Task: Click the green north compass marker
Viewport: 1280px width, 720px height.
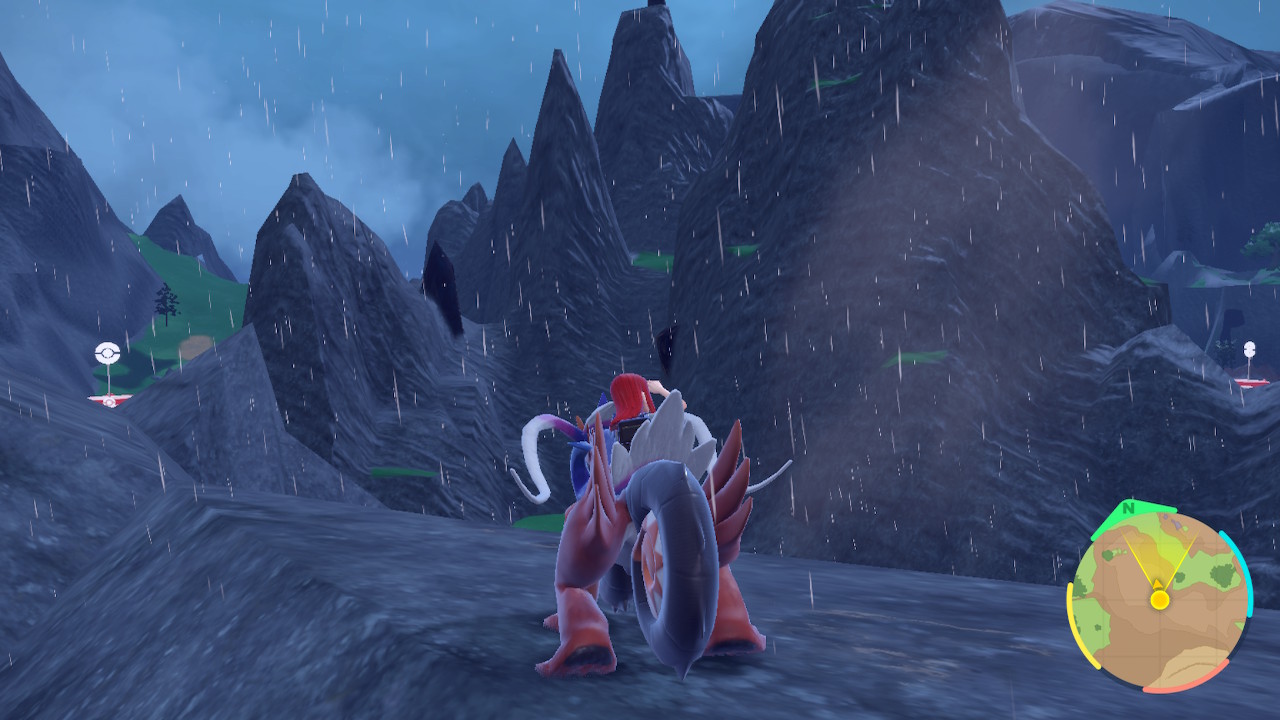Action: (x=1129, y=510)
